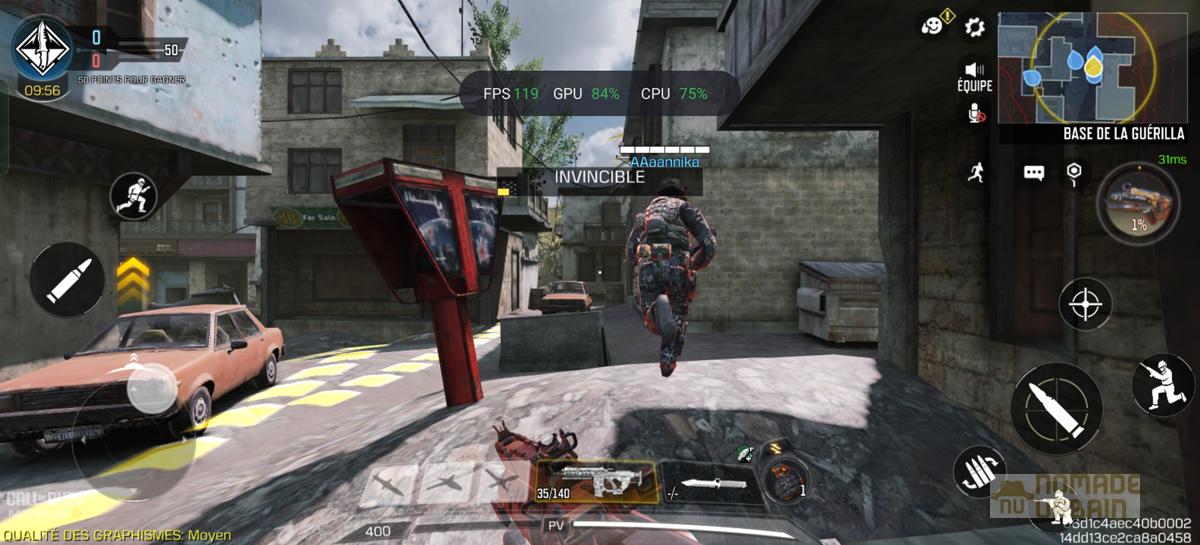Open the scoreboard from the team emblem

pyautogui.click(x=43, y=47)
